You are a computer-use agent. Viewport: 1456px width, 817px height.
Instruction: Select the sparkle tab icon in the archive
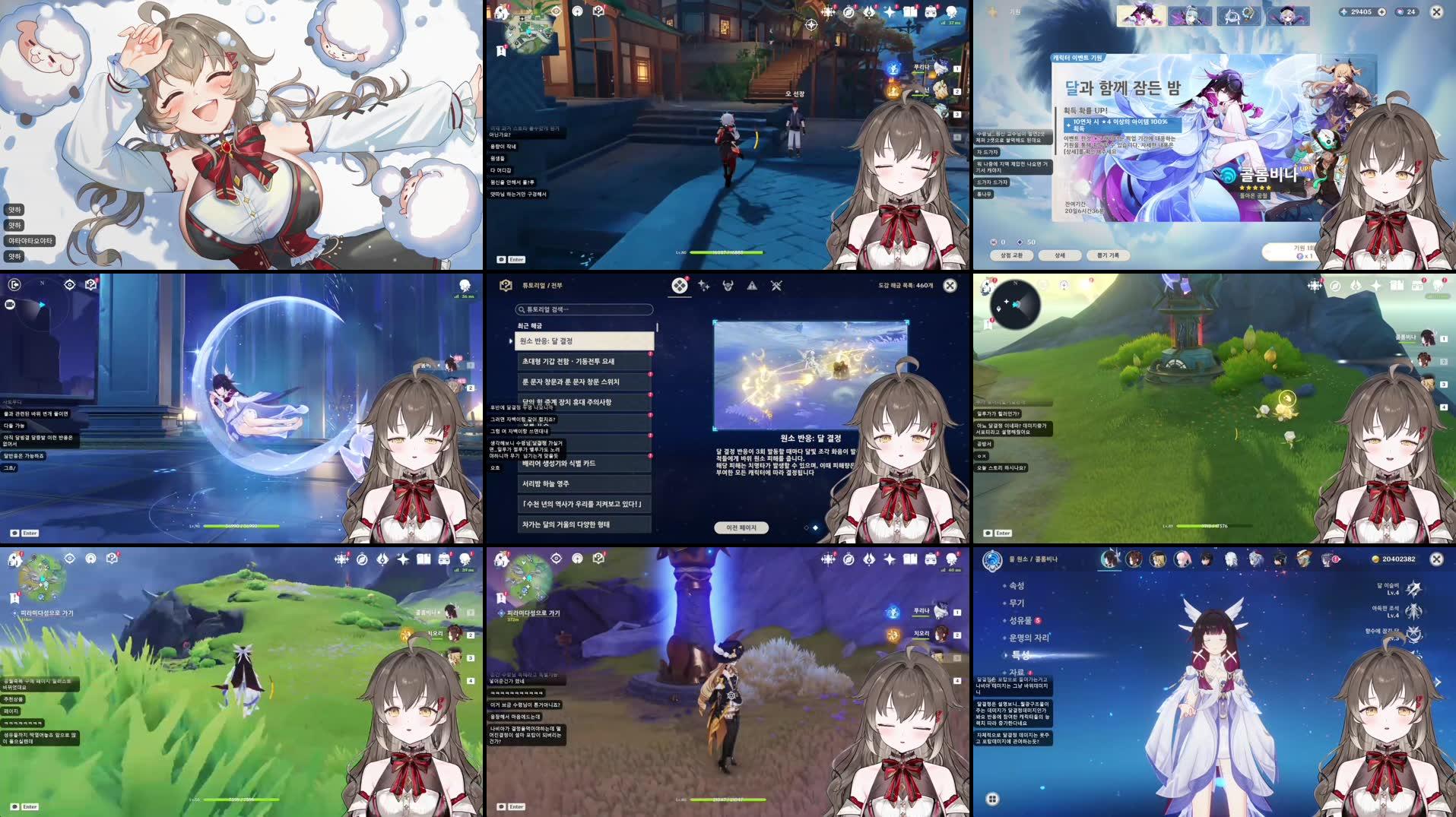point(704,285)
